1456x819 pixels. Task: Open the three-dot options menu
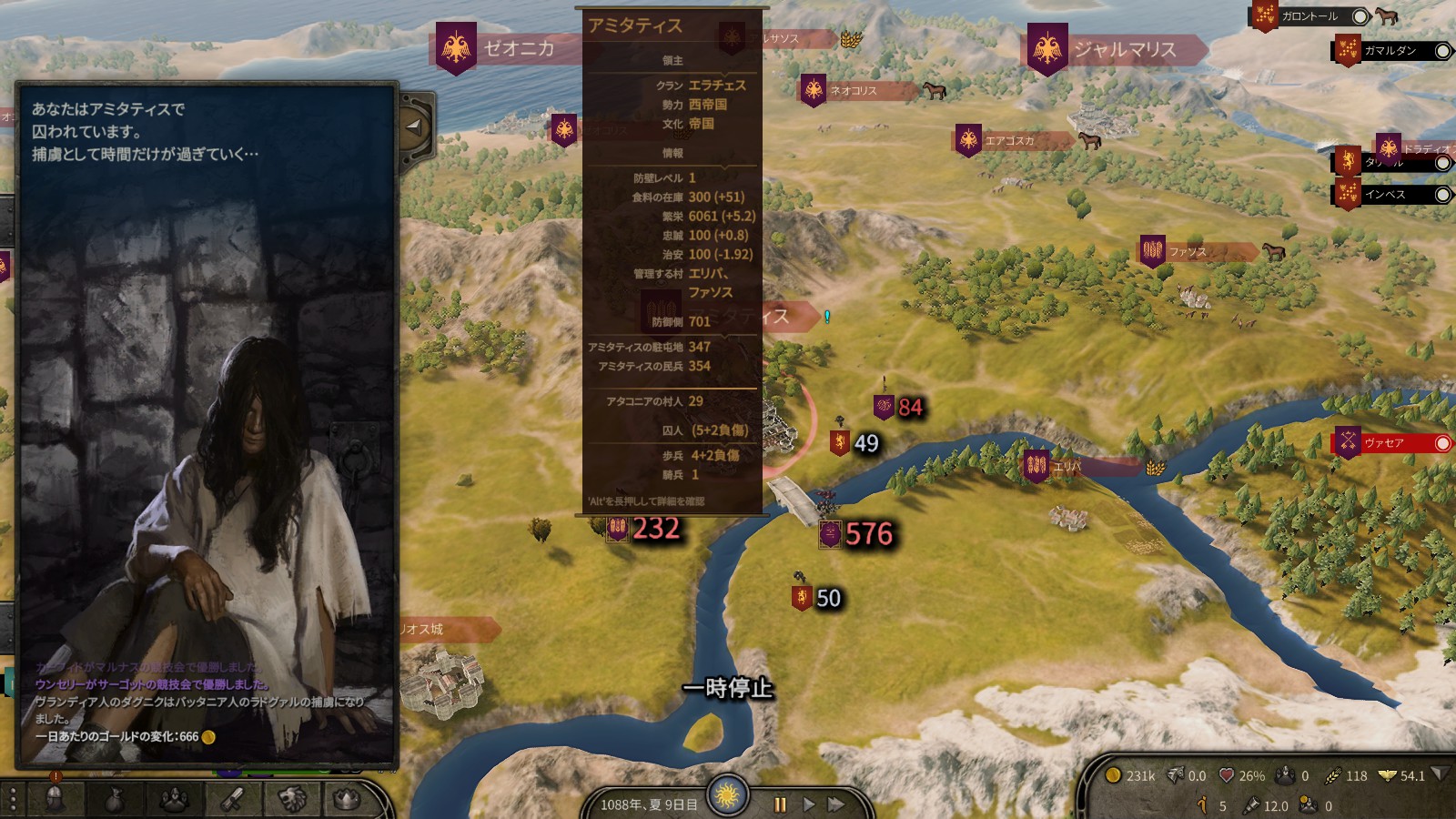click(x=13, y=800)
